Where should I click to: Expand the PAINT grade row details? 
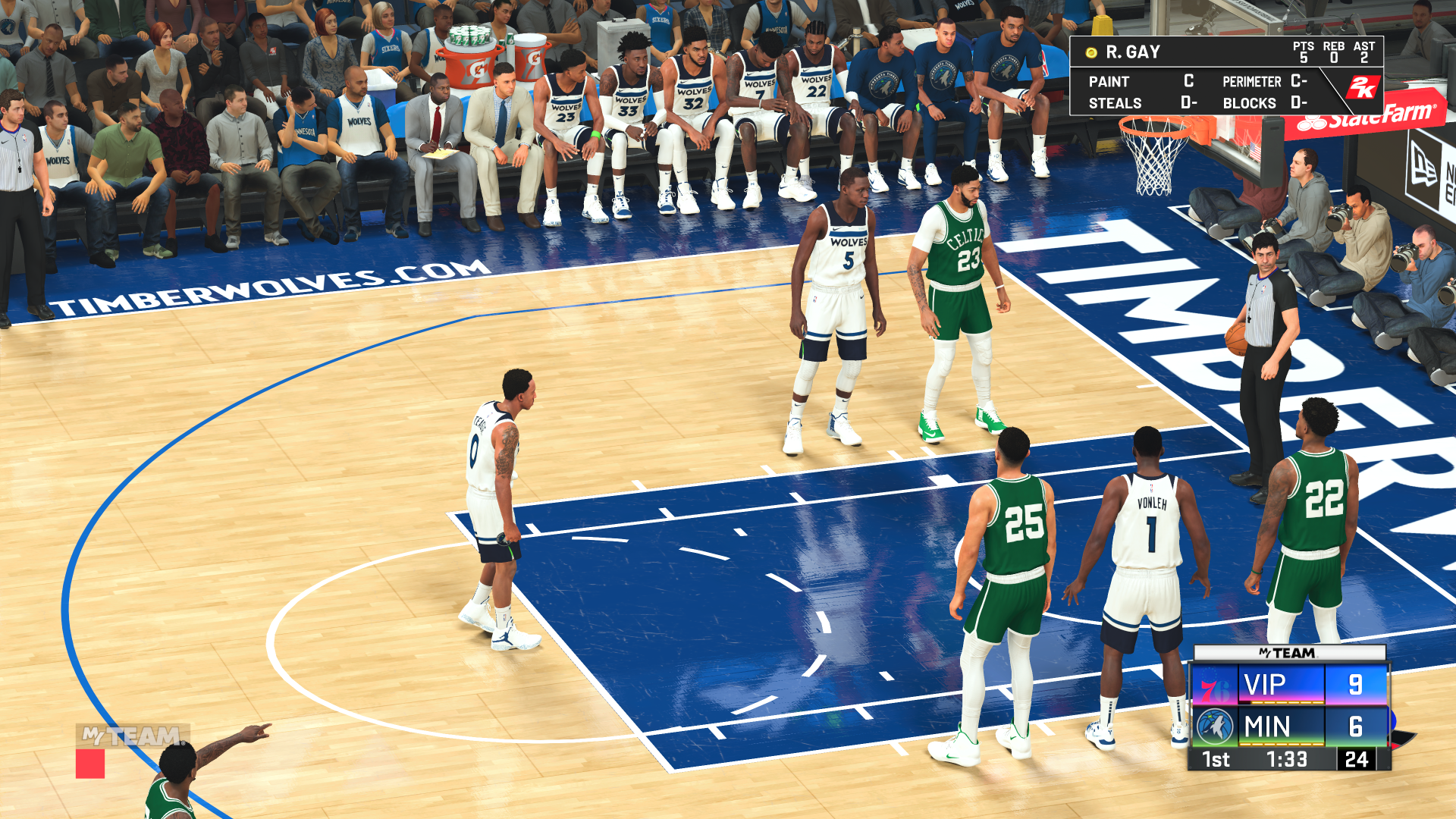pos(1109,81)
